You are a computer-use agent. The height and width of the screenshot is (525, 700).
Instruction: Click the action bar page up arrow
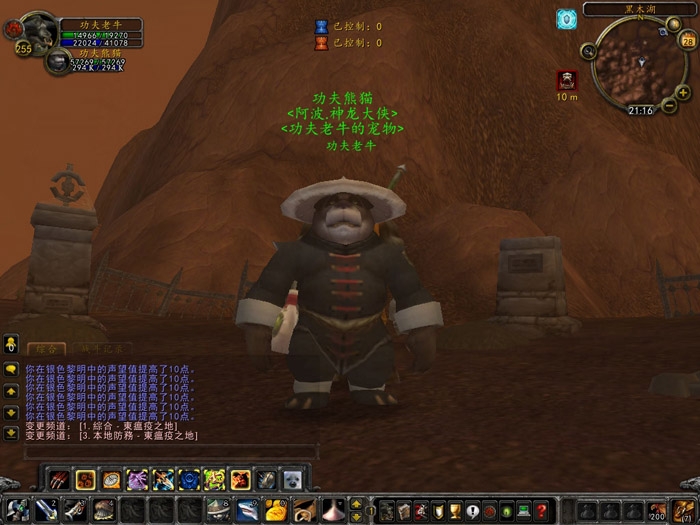[x=356, y=504]
